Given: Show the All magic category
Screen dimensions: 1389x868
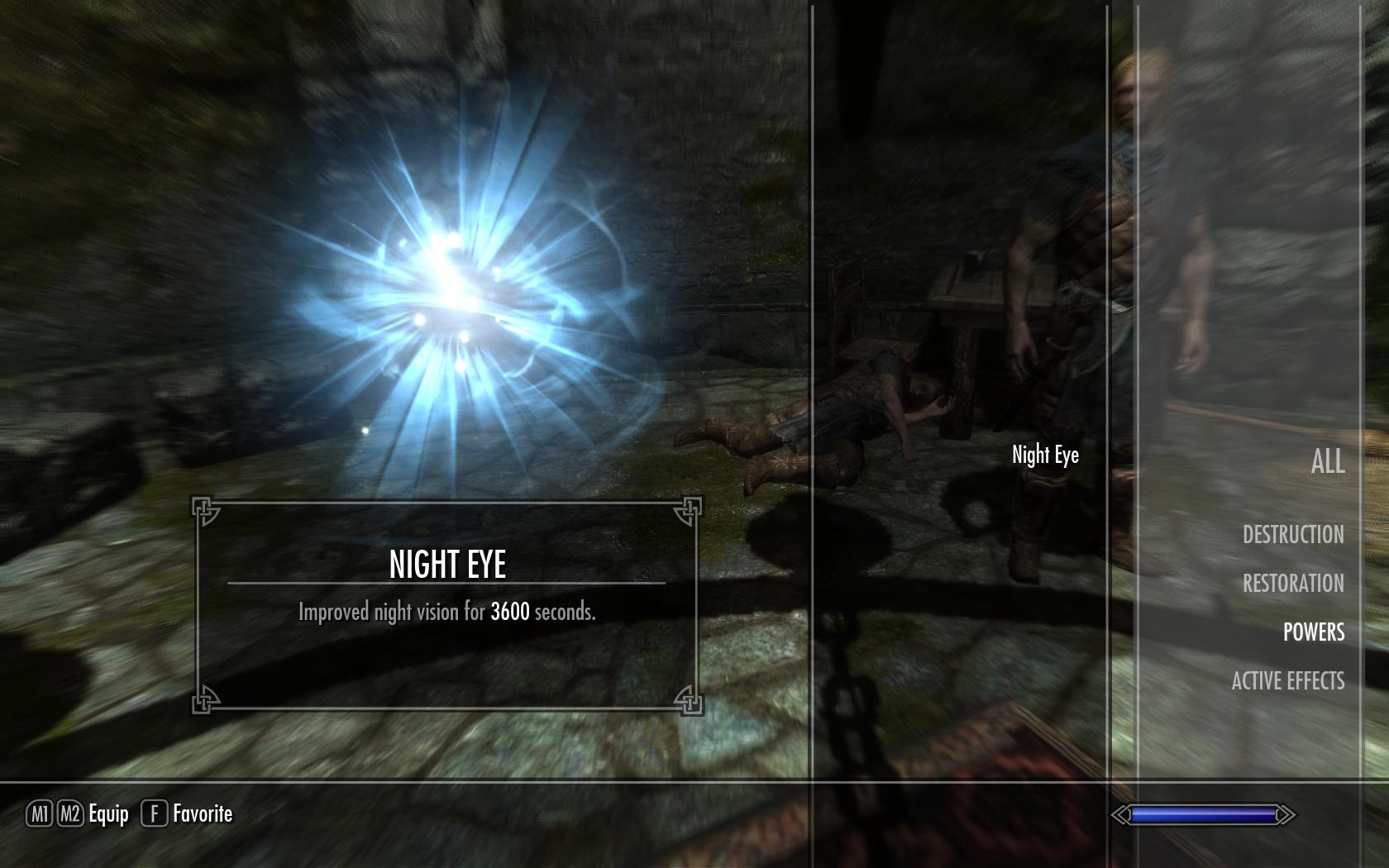Looking at the screenshot, I should 1327,461.
